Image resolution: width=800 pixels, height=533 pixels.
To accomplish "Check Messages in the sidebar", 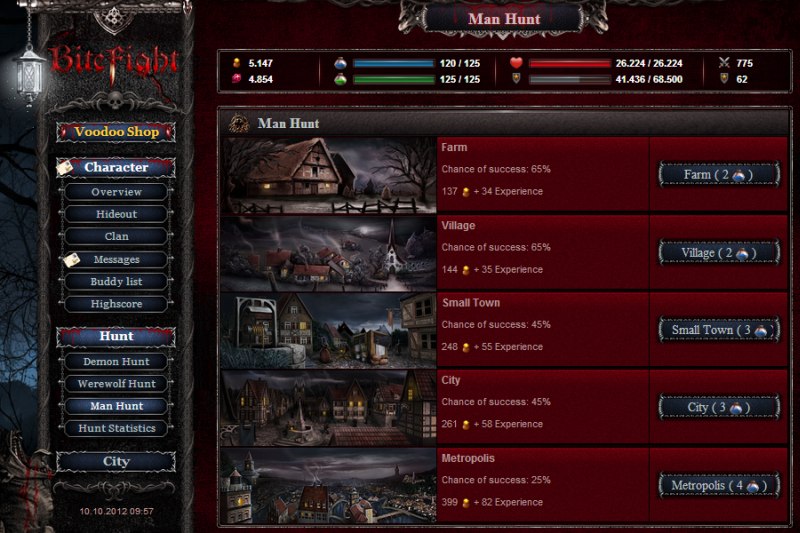I will [x=116, y=260].
